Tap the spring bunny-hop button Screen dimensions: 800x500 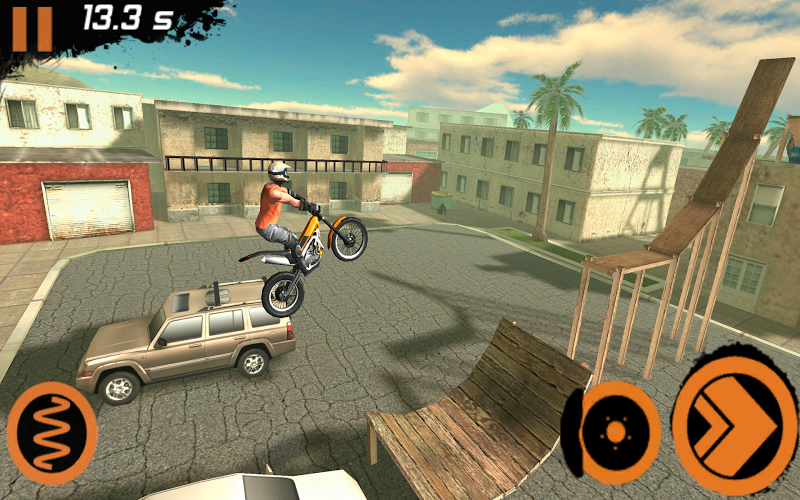(x=52, y=433)
